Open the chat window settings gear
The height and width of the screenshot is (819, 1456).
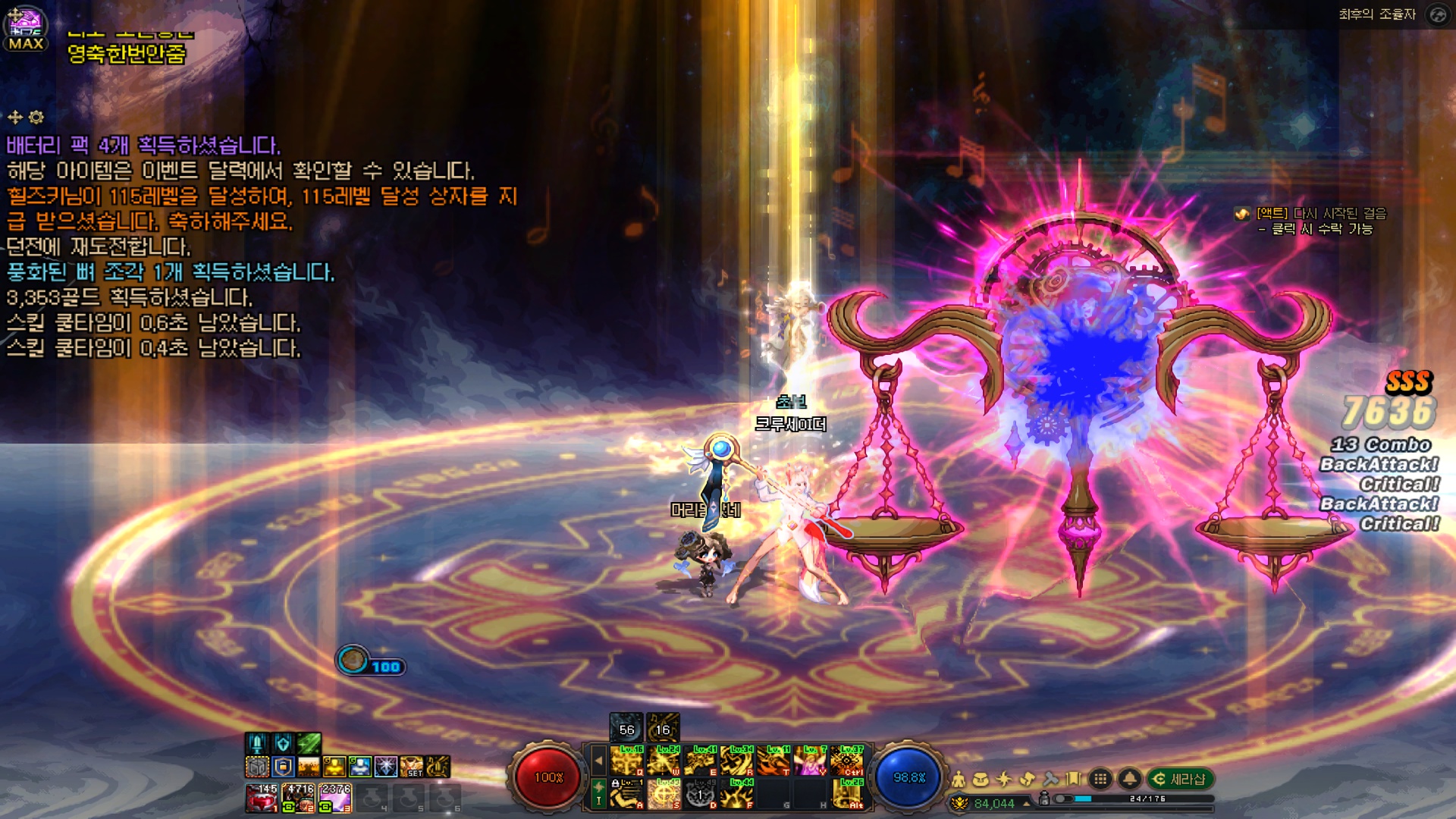tap(36, 117)
